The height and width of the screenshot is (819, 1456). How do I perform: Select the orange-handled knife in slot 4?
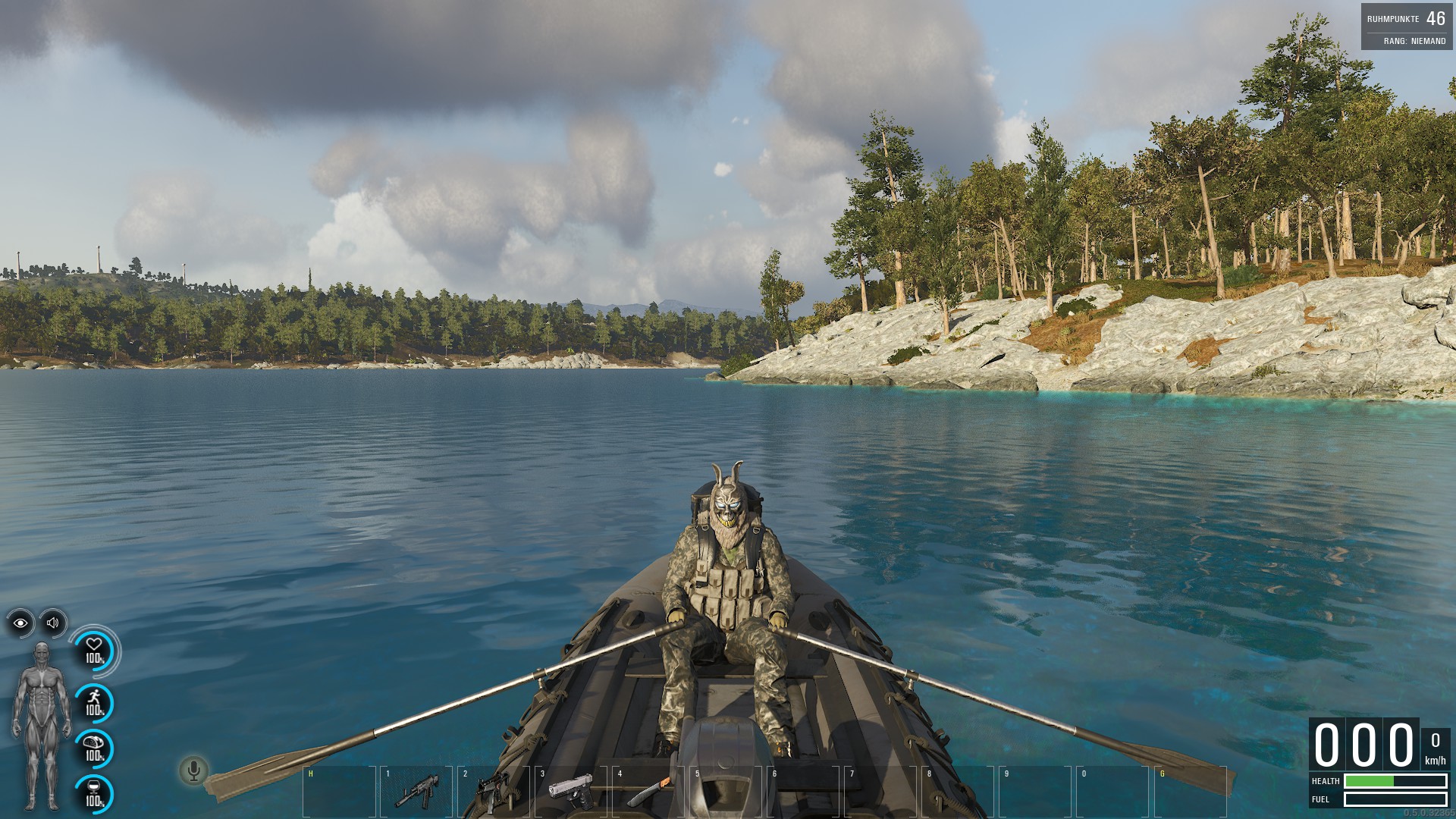pyautogui.click(x=649, y=791)
